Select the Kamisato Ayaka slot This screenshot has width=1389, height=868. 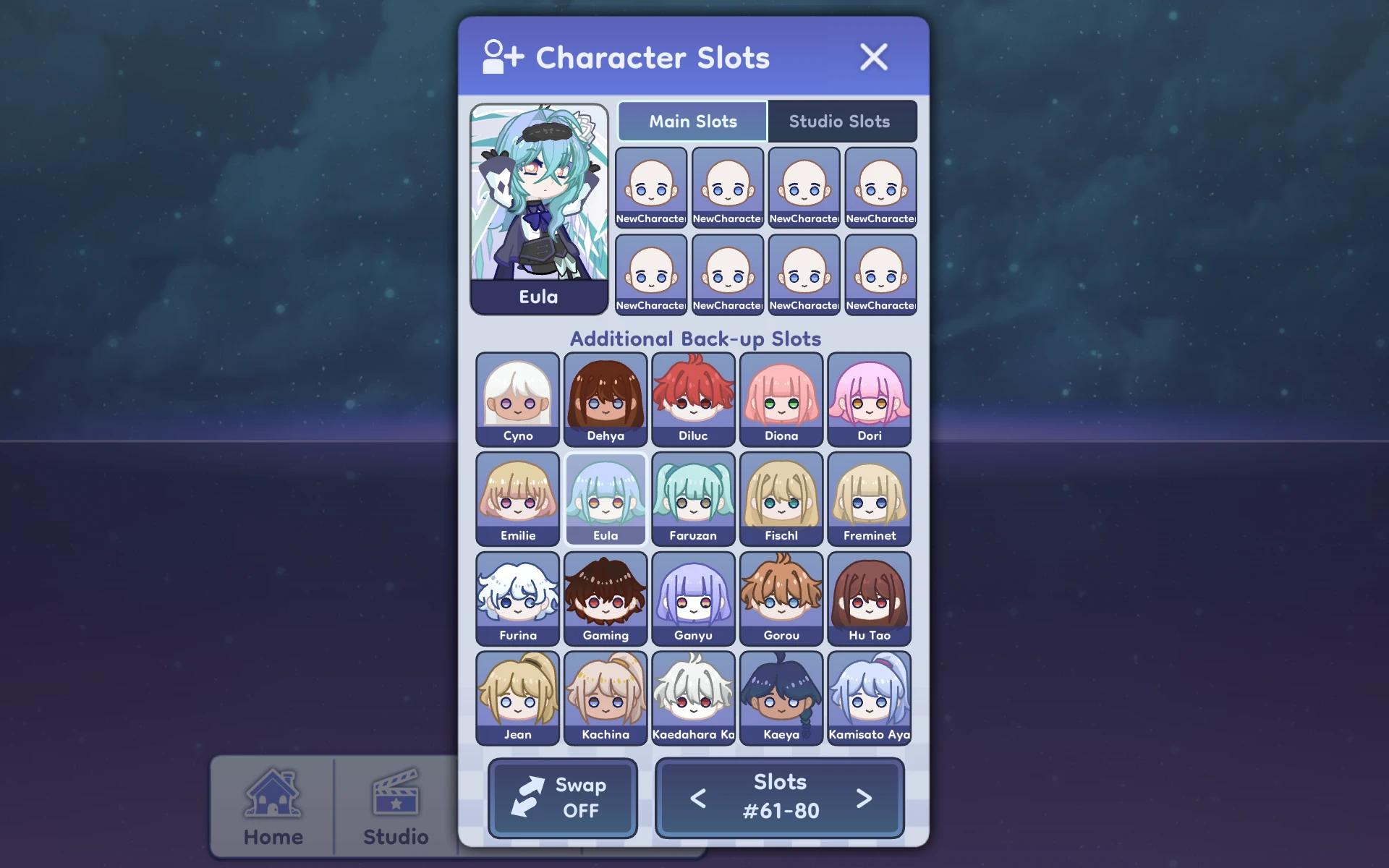869,698
